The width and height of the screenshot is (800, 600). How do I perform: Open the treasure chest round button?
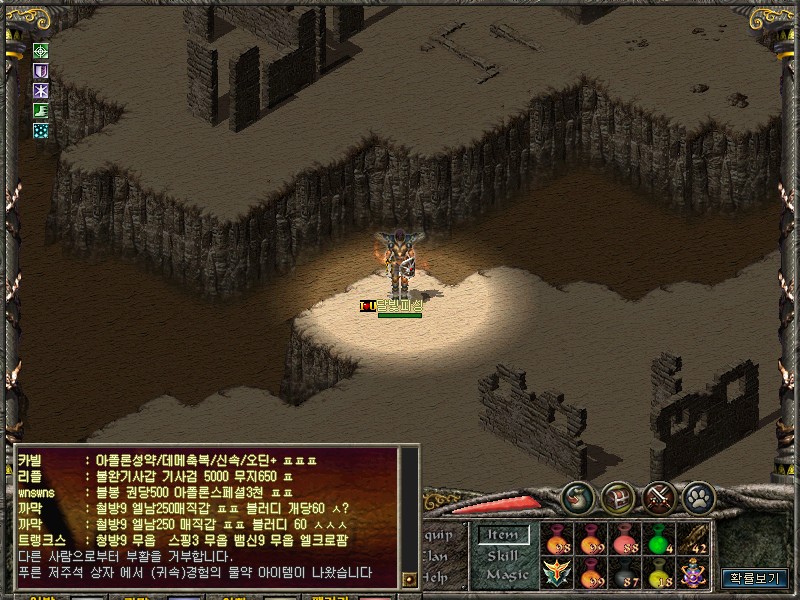click(619, 496)
